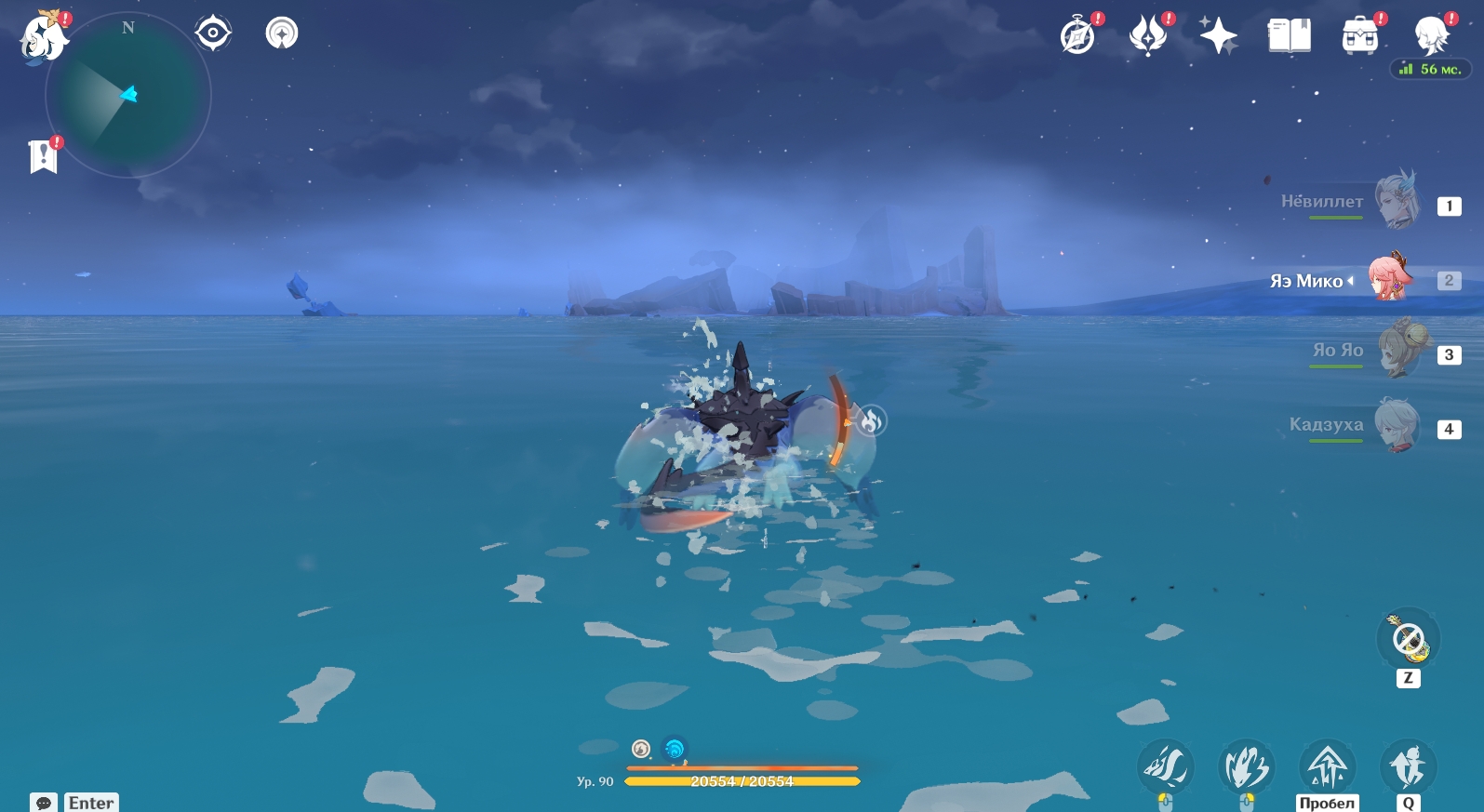Use the quick gadget above Z

(x=1409, y=640)
